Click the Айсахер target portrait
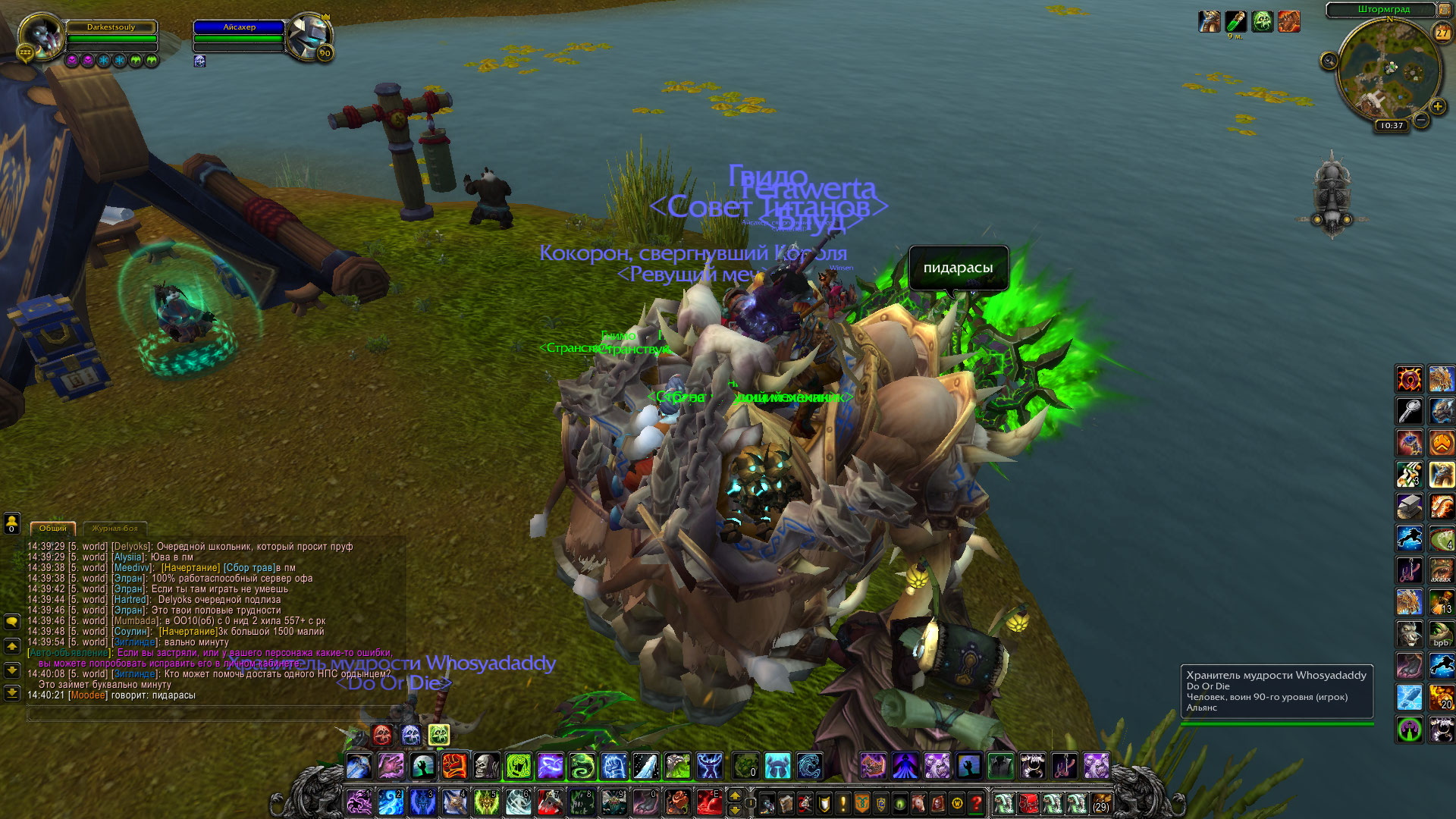This screenshot has width=1456, height=819. point(309,36)
